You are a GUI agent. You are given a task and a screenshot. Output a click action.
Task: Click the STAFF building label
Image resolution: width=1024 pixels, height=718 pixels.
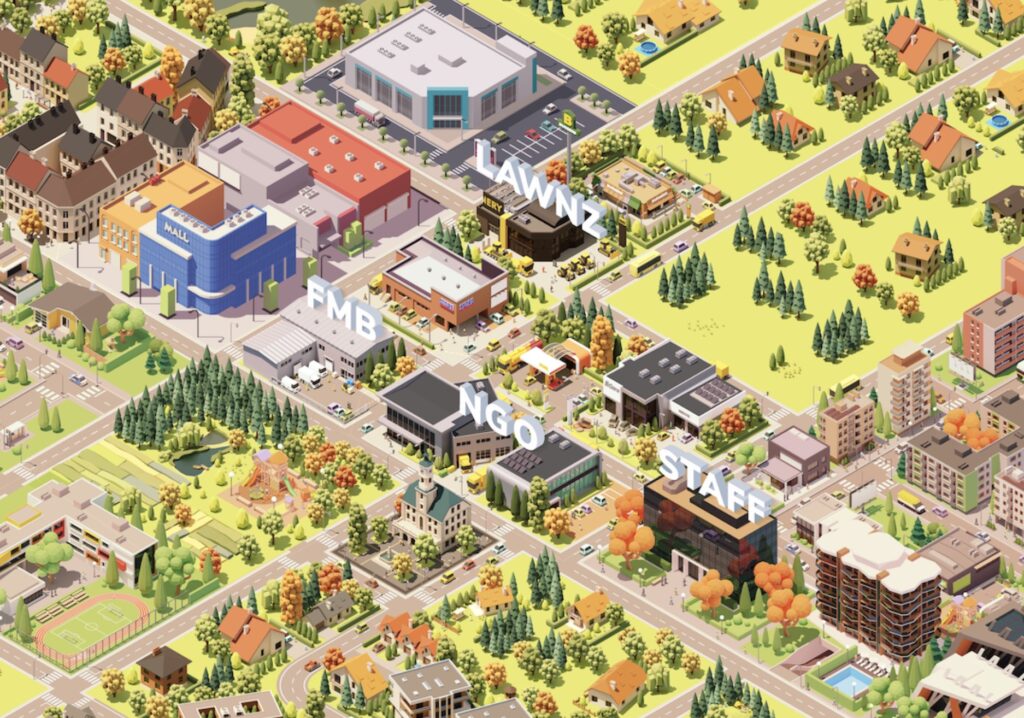point(715,483)
